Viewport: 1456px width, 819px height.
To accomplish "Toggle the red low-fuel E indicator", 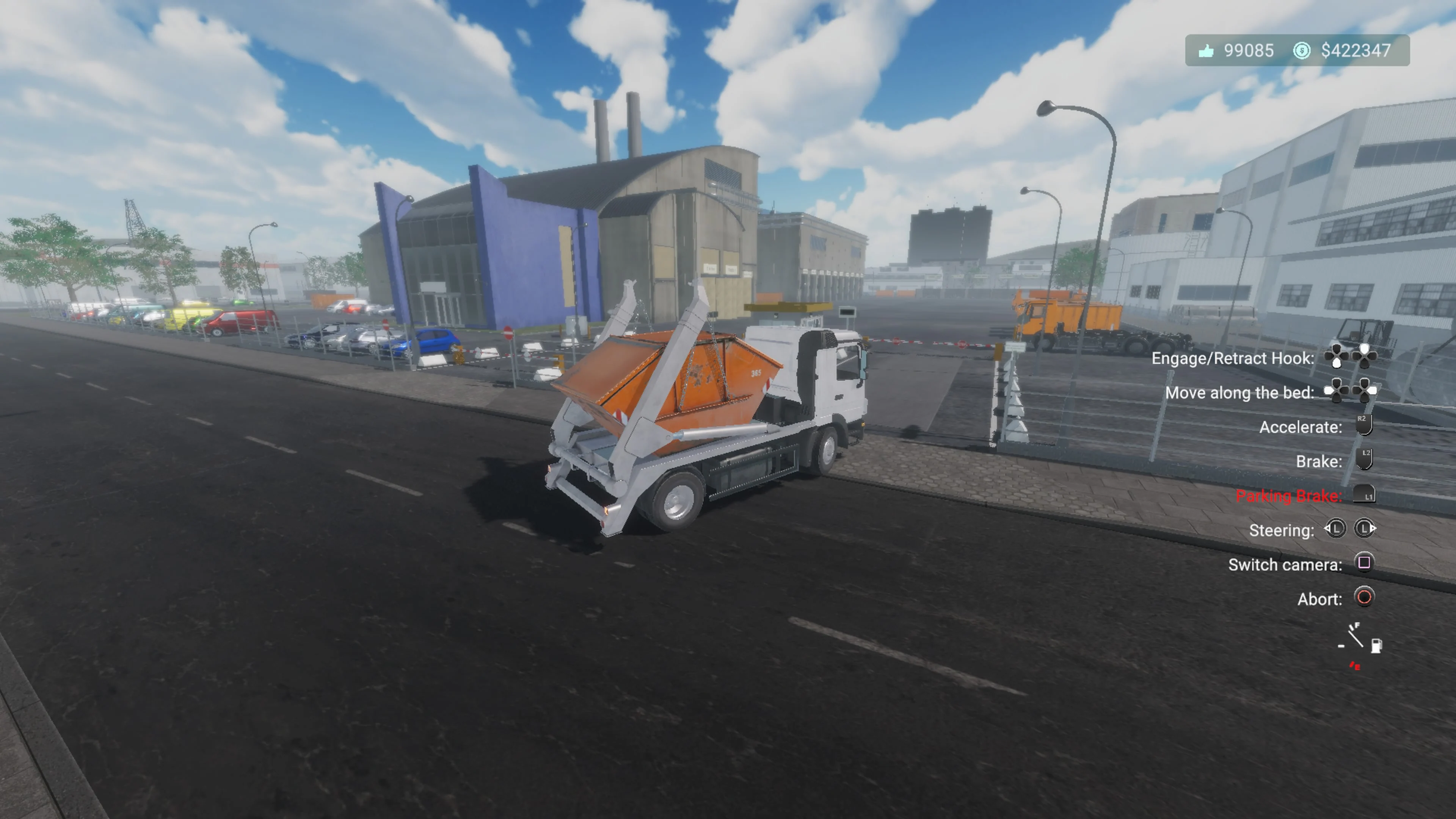I will click(1356, 667).
